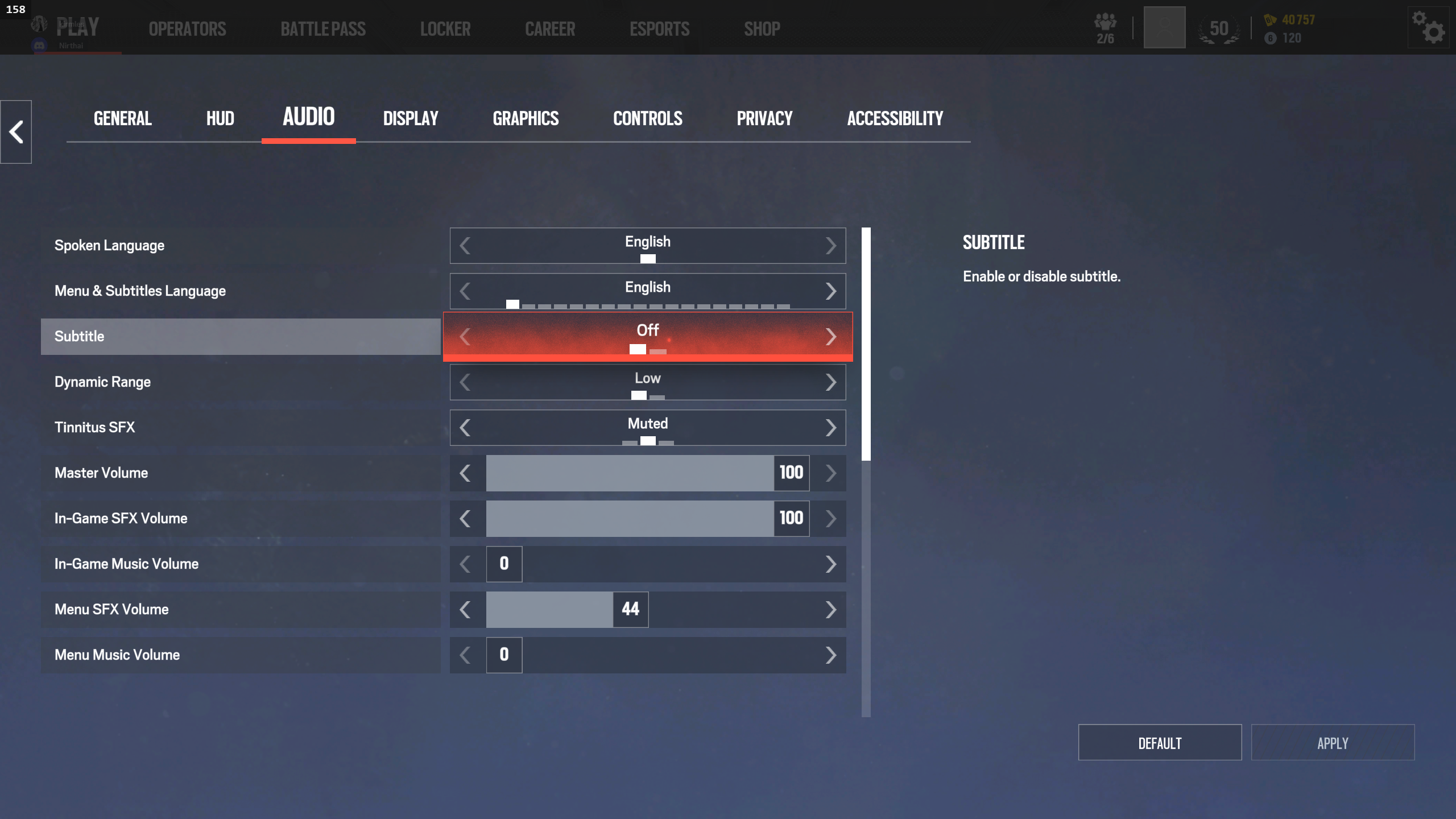Image resolution: width=1456 pixels, height=819 pixels.
Task: Click the level 50 laurel badge
Action: pyautogui.click(x=1218, y=28)
